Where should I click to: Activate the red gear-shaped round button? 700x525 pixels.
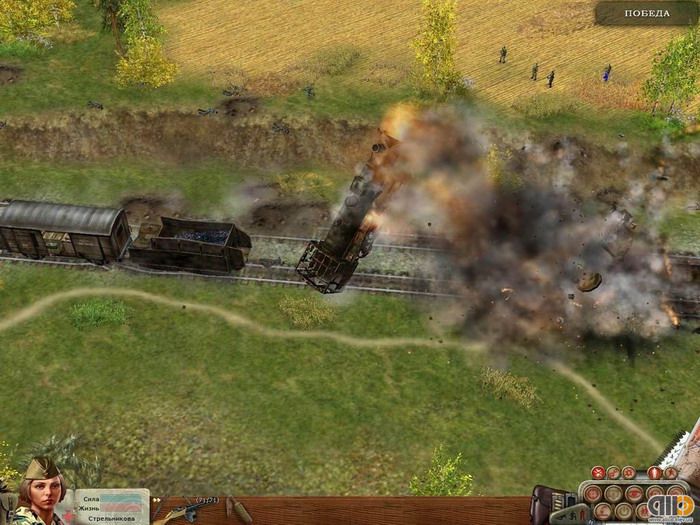pyautogui.click(x=629, y=472)
